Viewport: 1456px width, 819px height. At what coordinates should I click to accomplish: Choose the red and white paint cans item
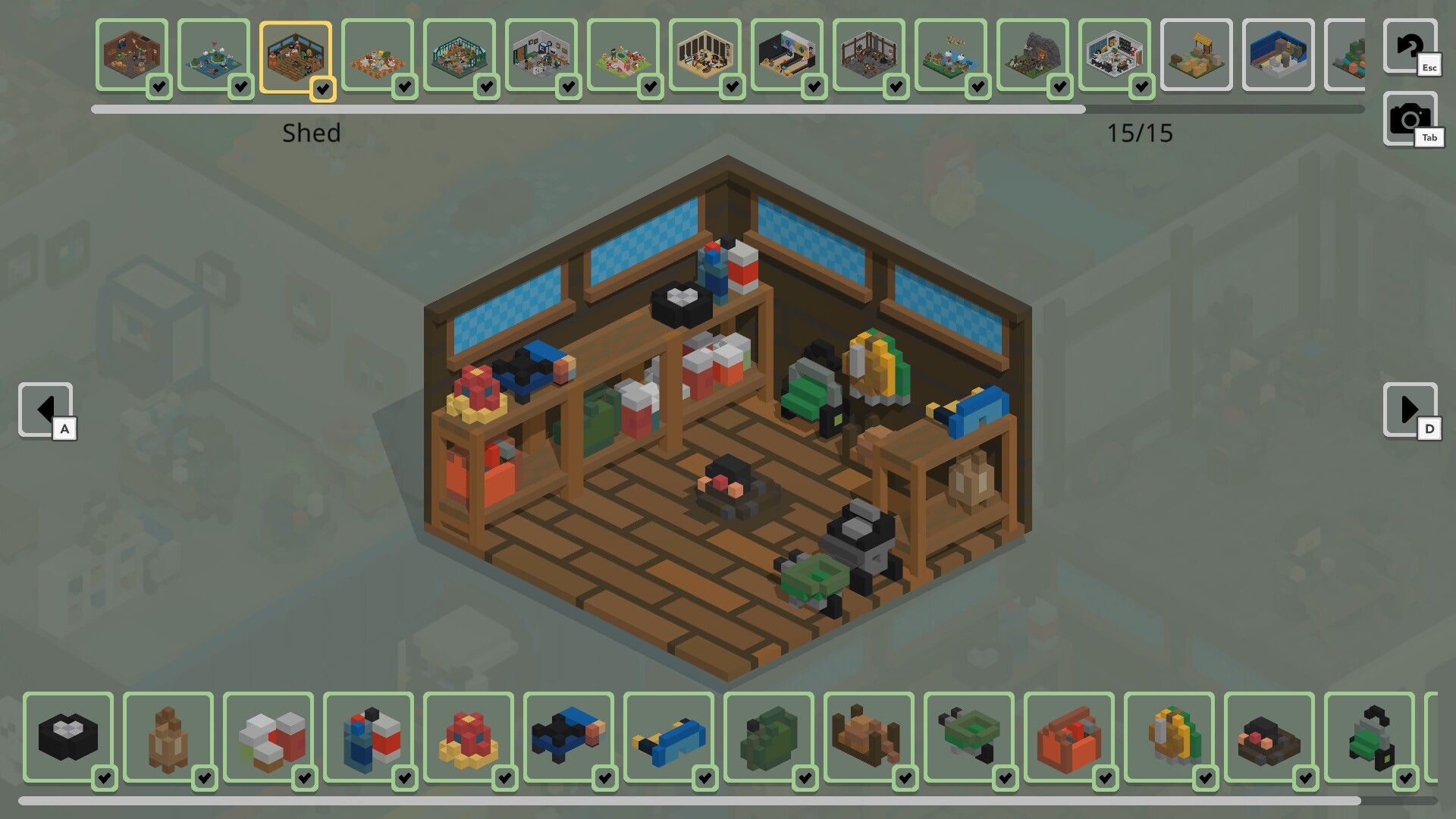(268, 736)
